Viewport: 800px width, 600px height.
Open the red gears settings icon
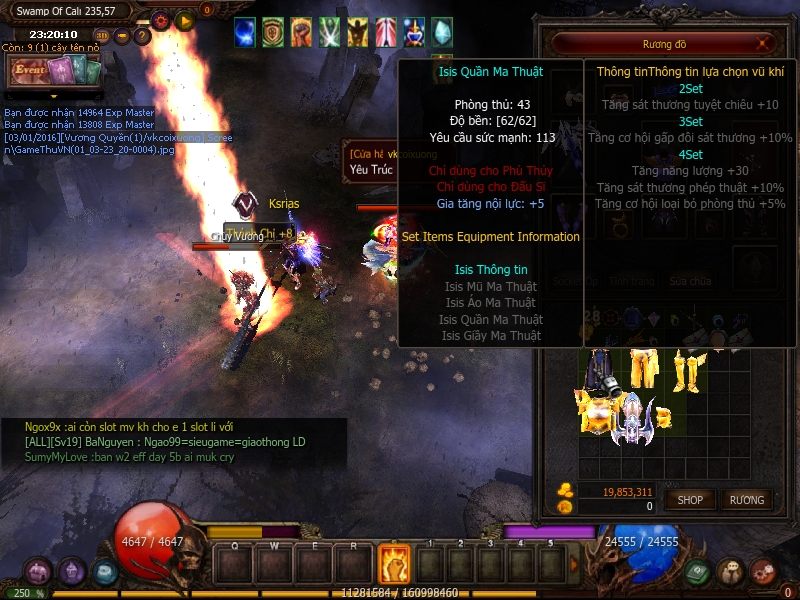[x=763, y=572]
